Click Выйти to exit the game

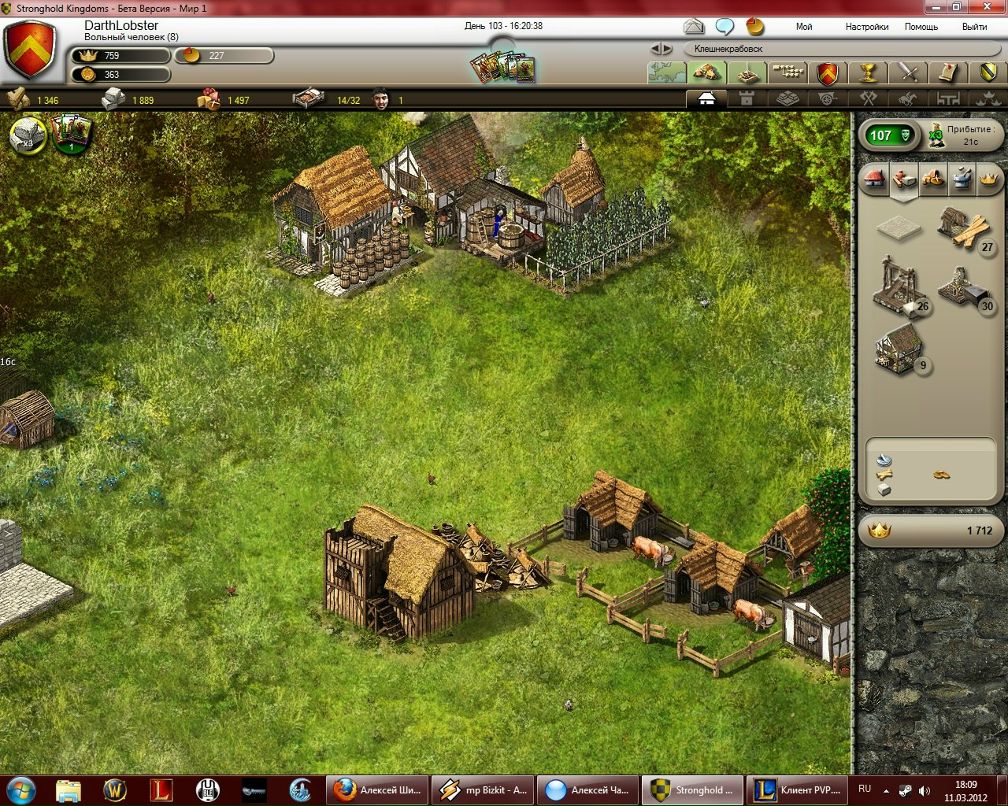coord(974,27)
